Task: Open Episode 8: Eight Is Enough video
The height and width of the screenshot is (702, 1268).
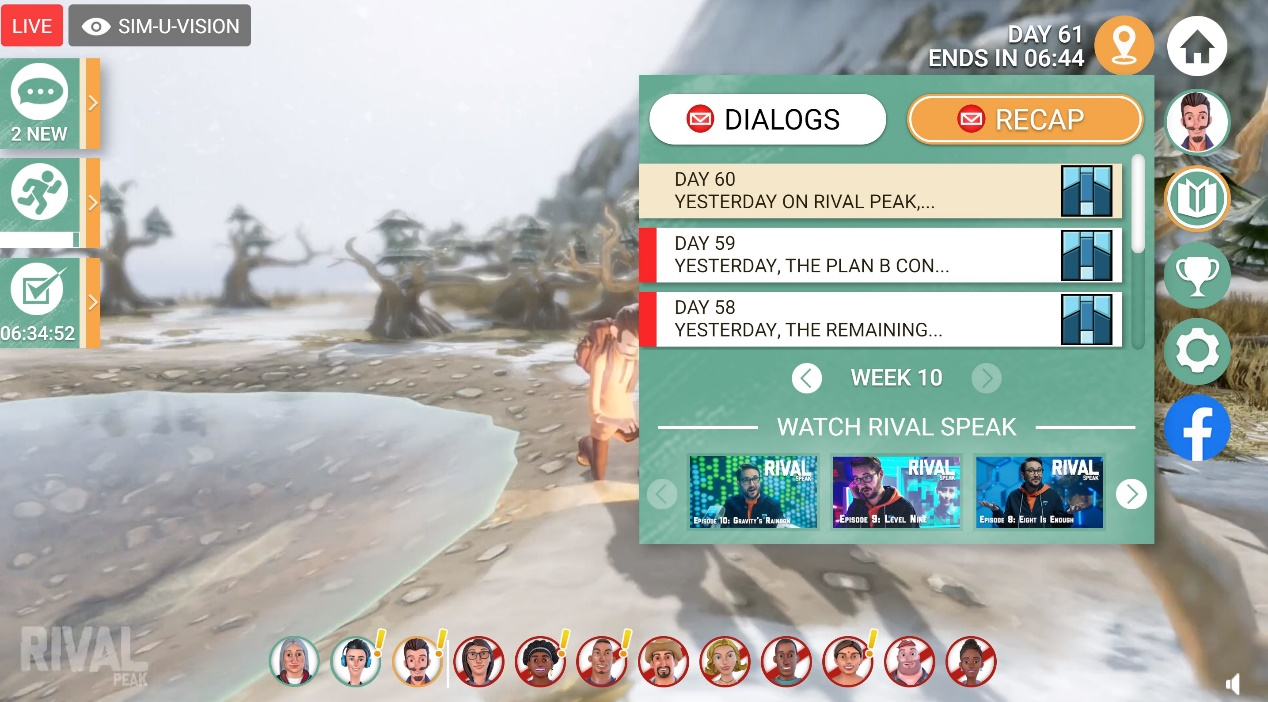Action: click(1039, 492)
